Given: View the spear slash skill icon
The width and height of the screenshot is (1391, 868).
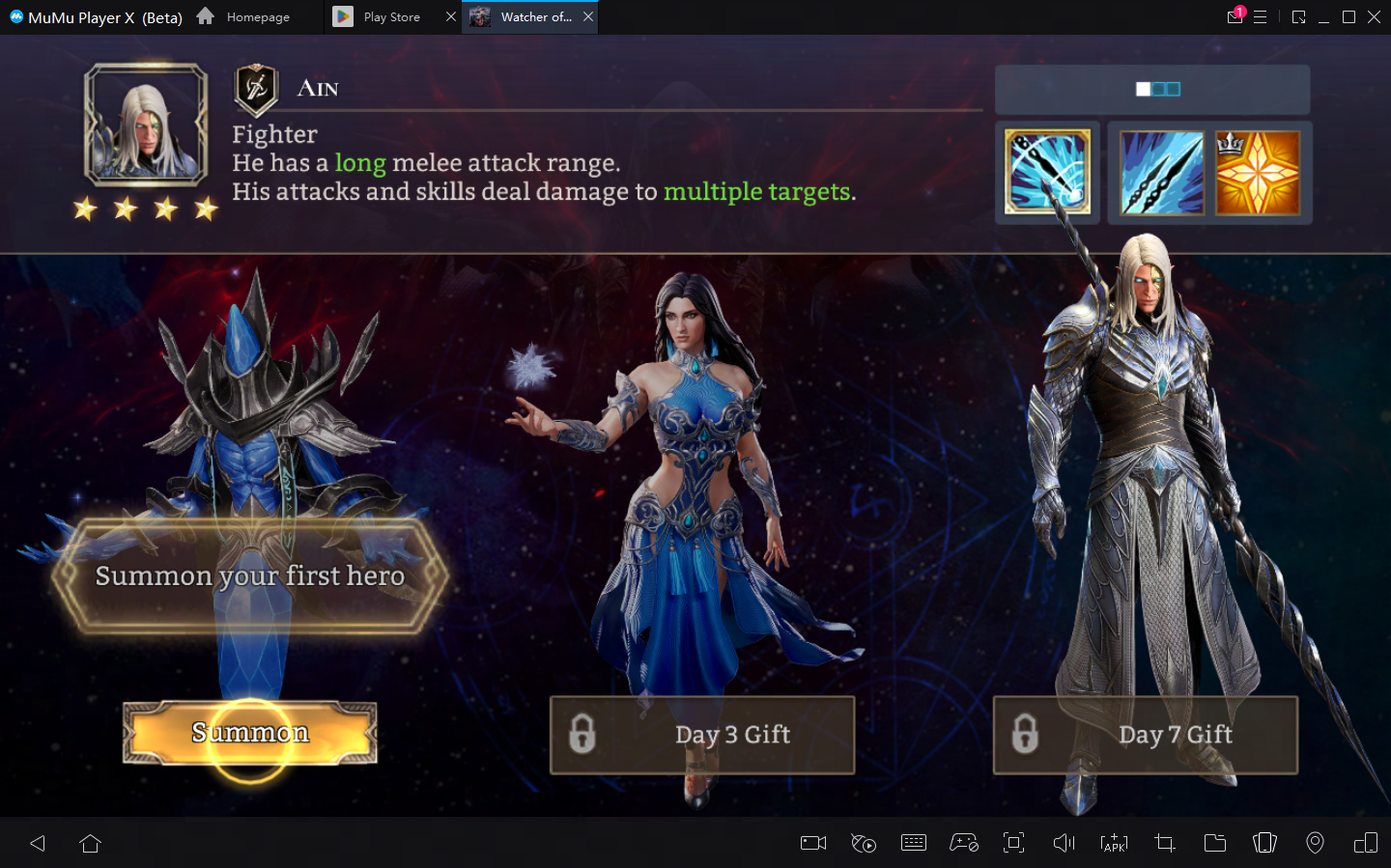Looking at the screenshot, I should tap(1047, 173).
